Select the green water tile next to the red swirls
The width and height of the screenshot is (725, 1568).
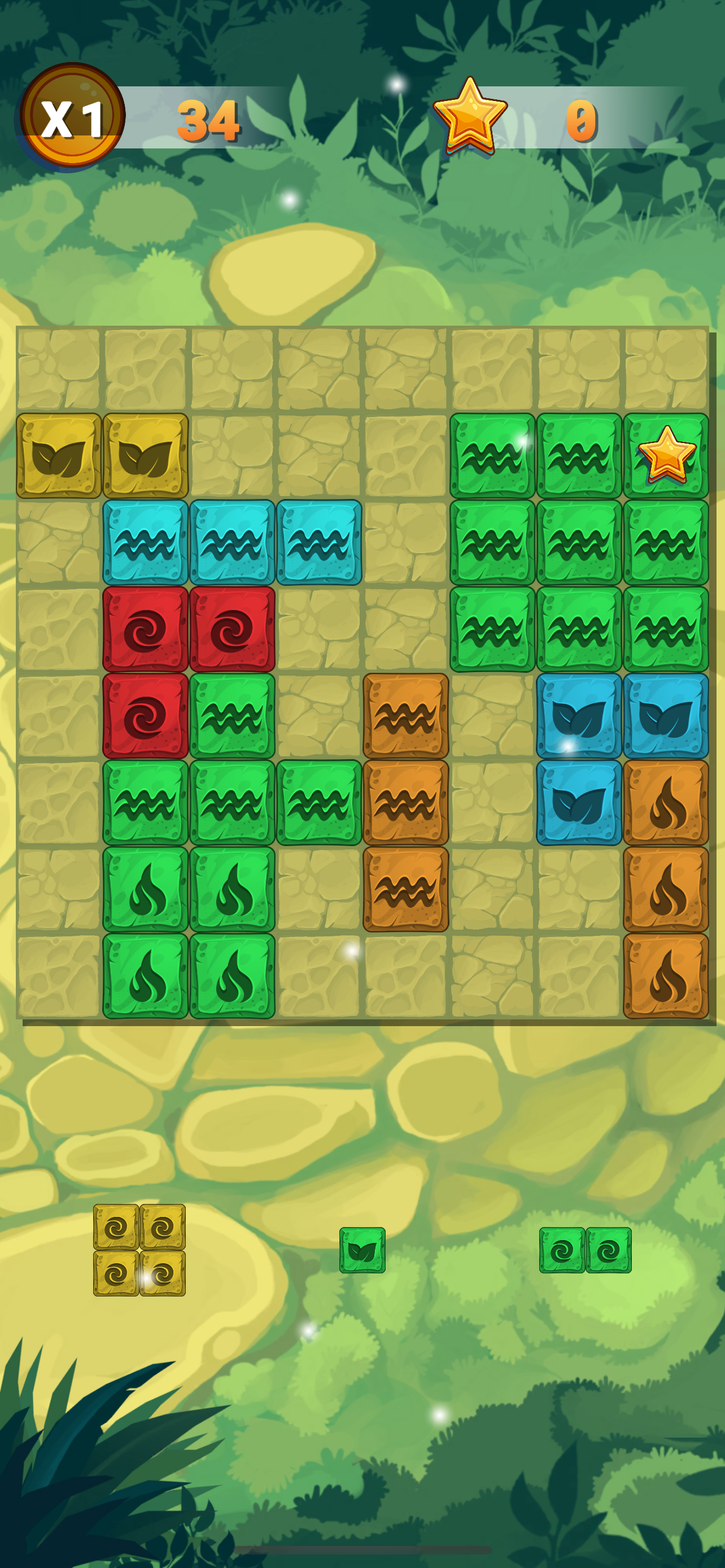(232, 719)
